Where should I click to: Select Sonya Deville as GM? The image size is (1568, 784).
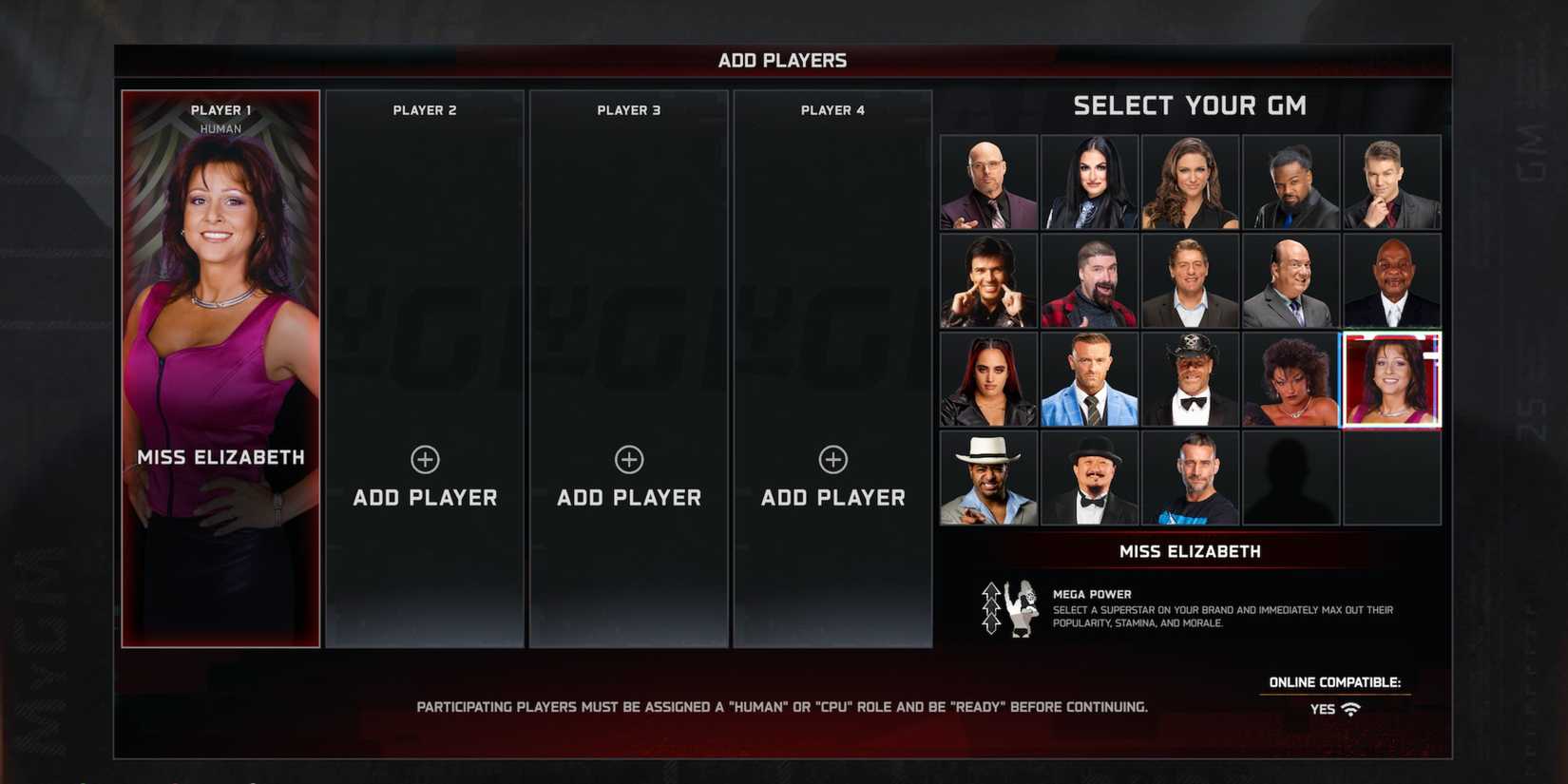pos(1089,182)
